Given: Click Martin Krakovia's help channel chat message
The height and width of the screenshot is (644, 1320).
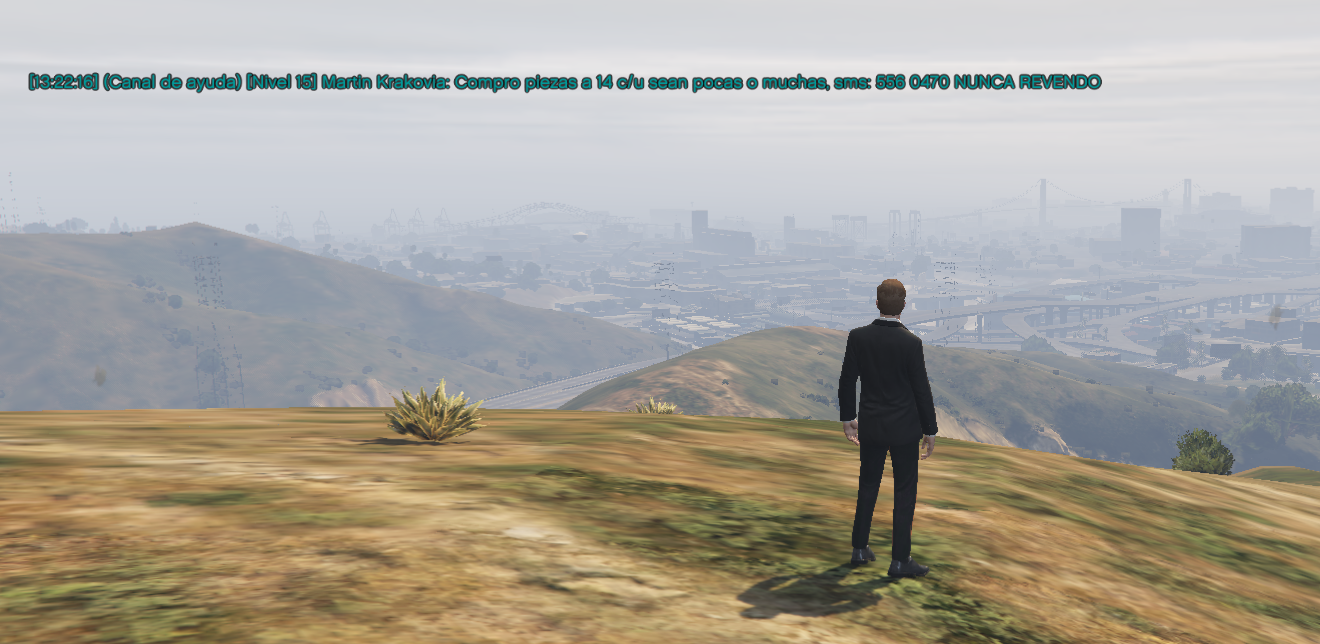Looking at the screenshot, I should tap(564, 82).
